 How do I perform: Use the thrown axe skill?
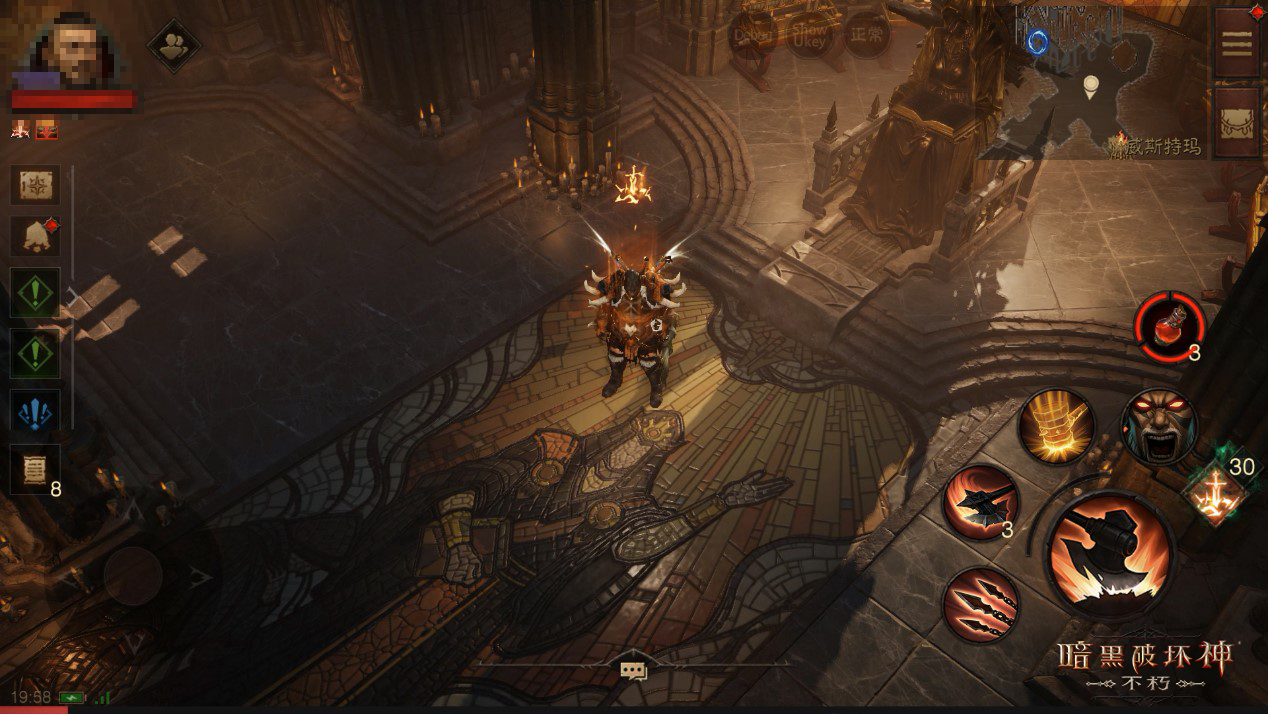pos(981,502)
